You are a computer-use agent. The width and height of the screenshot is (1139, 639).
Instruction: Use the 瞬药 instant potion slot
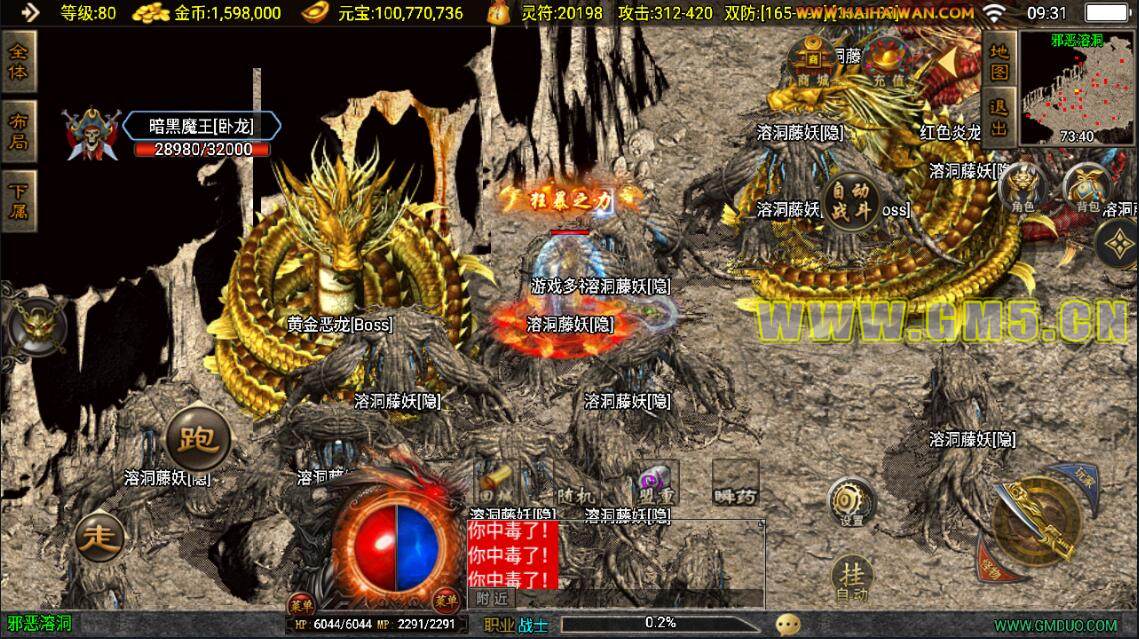735,482
